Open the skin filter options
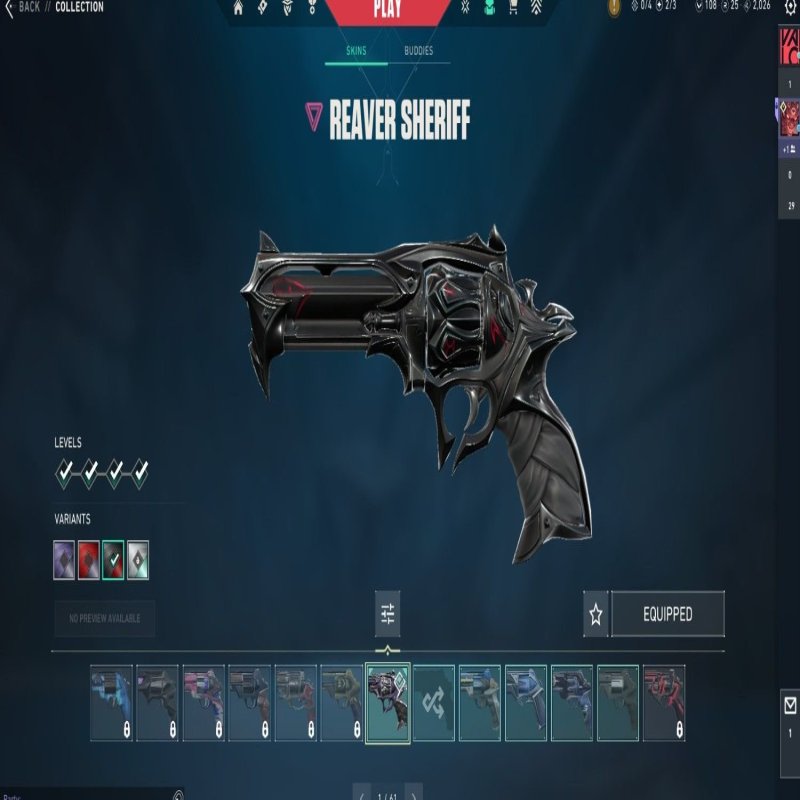 coord(388,614)
